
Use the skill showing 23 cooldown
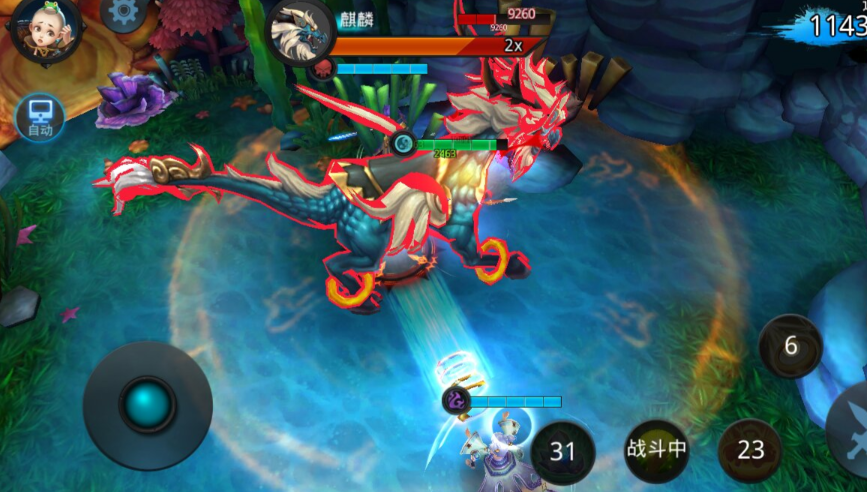pos(750,451)
